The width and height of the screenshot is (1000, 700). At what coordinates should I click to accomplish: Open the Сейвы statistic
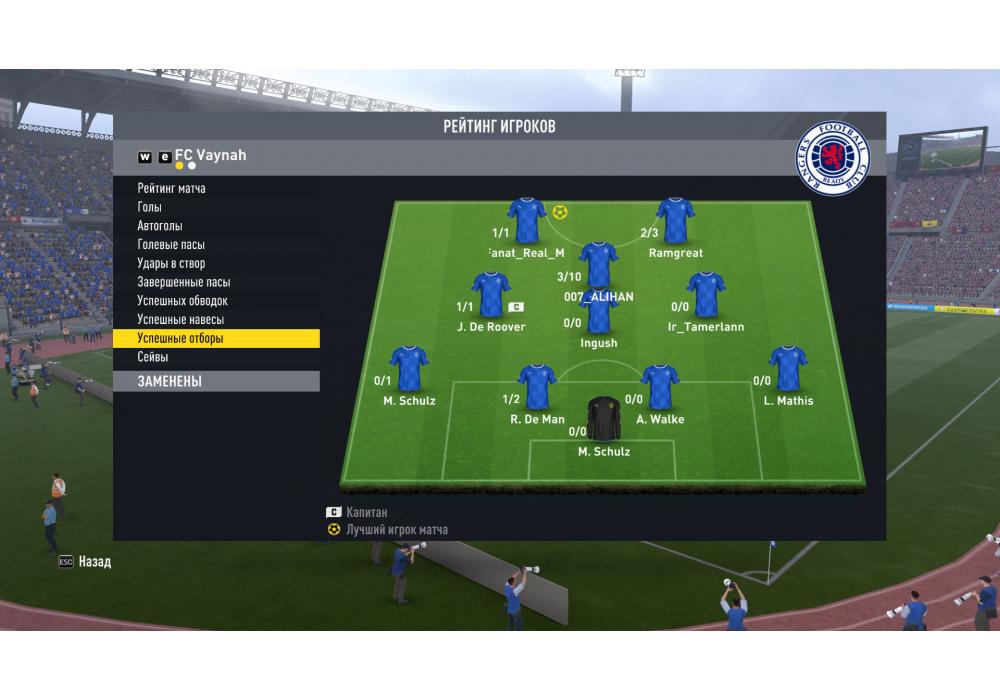click(153, 357)
